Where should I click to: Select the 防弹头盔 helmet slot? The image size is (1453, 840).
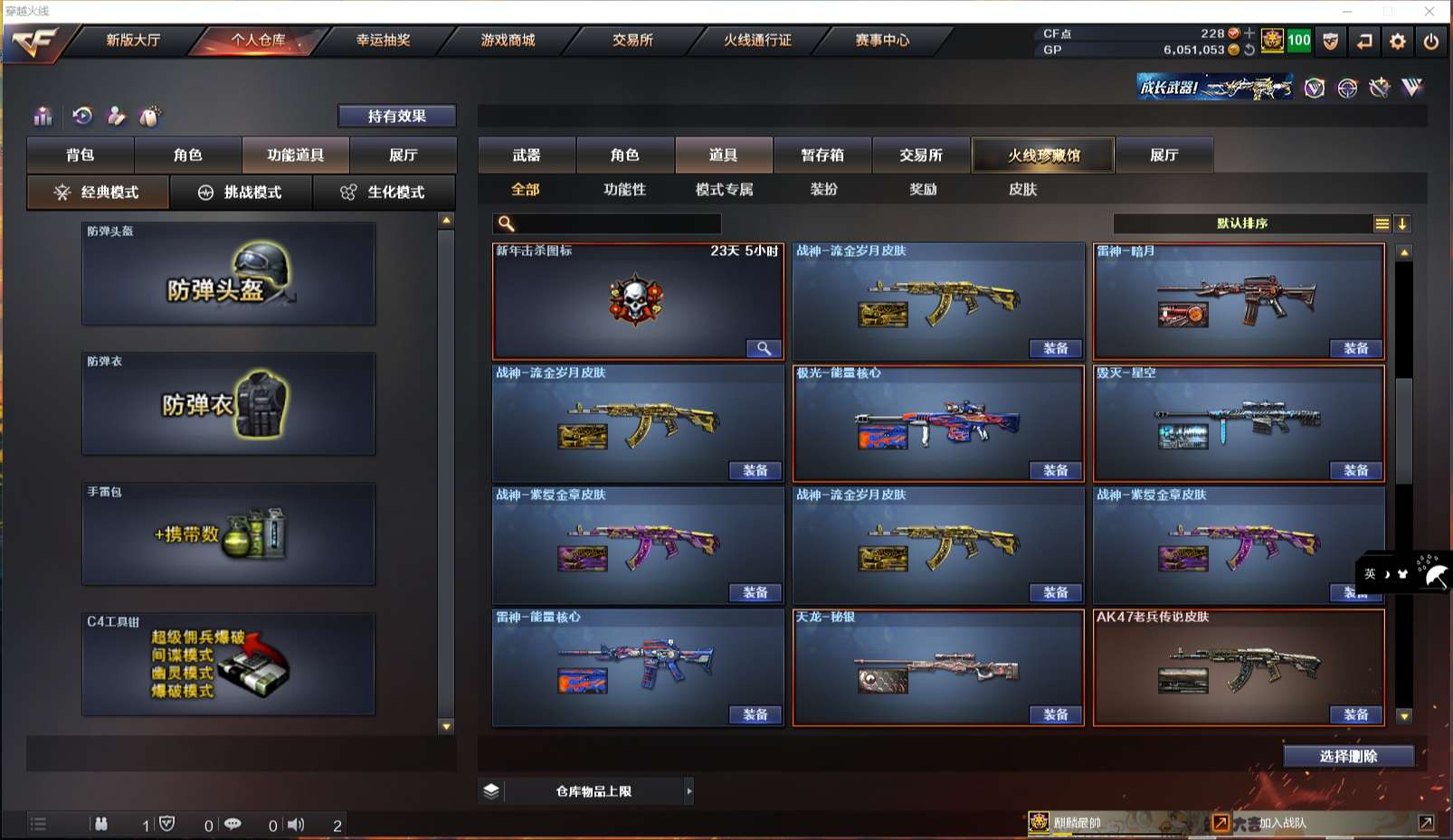point(228,275)
